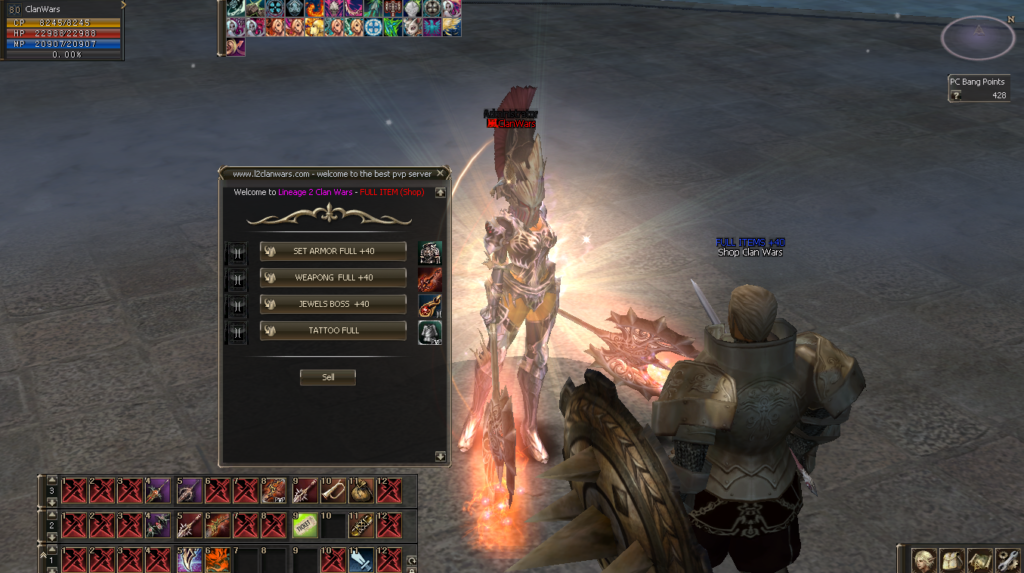Select JEWELS BOSS +40 entry
This screenshot has height=573, width=1024.
(333, 303)
